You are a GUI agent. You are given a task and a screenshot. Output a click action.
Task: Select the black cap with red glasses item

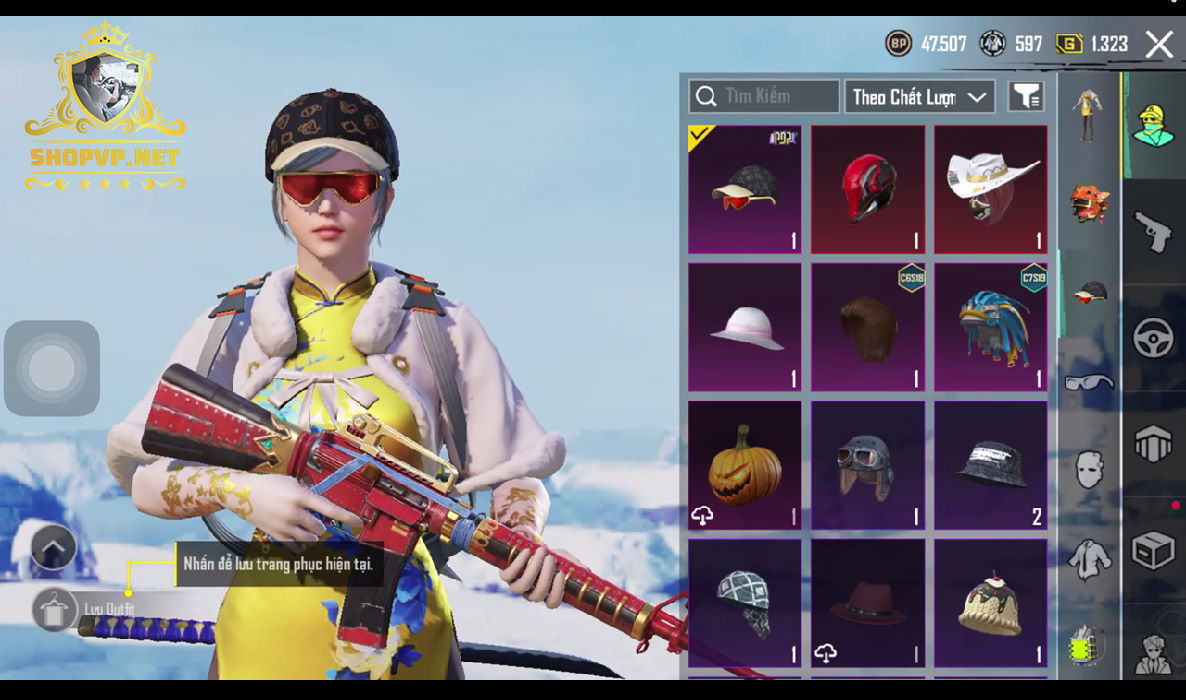tap(745, 189)
